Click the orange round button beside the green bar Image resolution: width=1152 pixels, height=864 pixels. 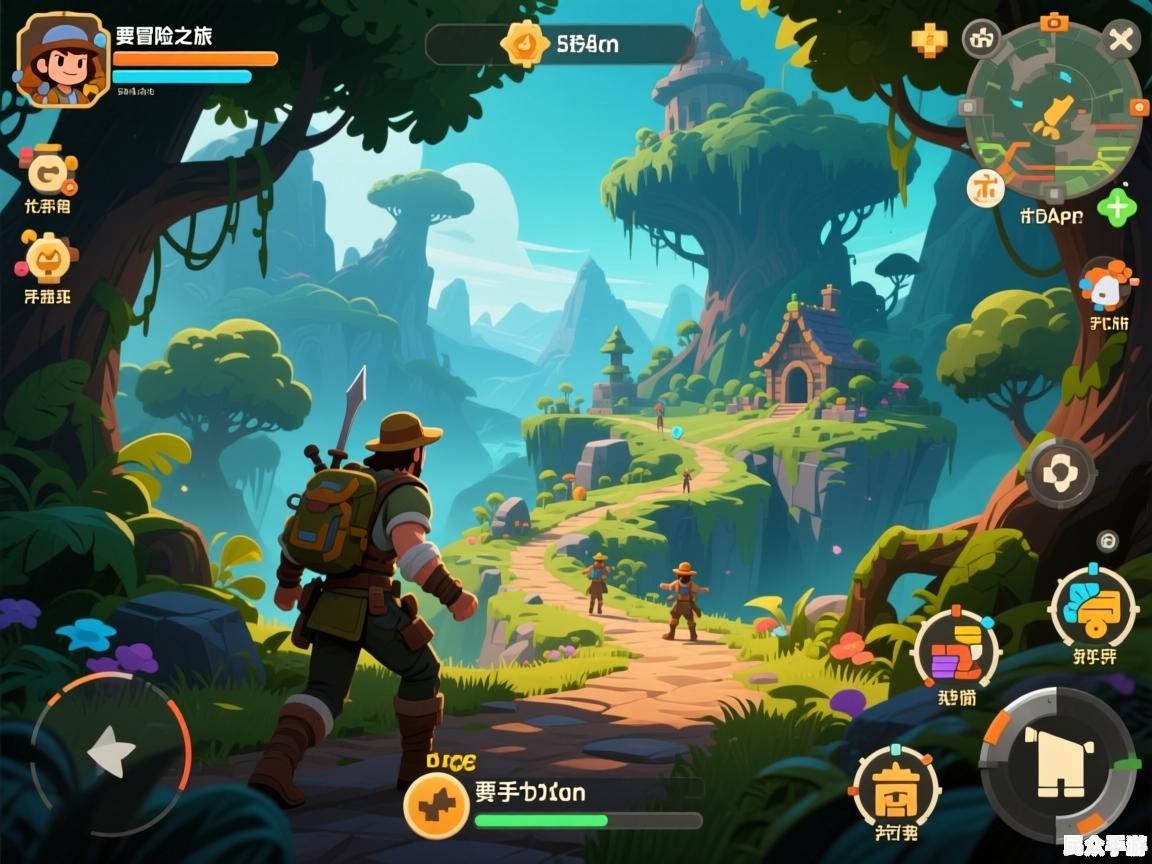tap(436, 807)
